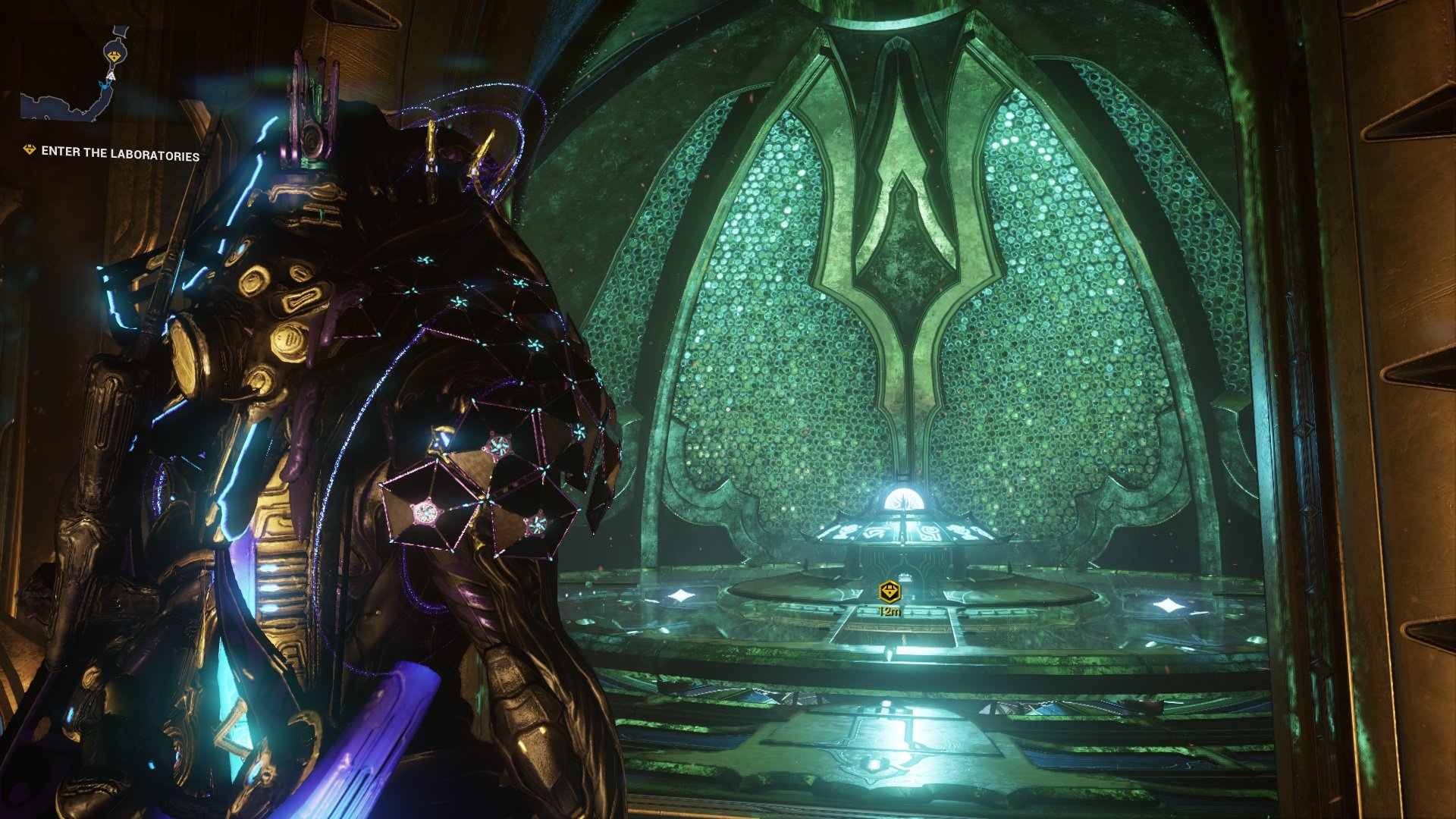Select the blue cone indicator on the minimap
The width and height of the screenshot is (1456, 819).
tap(105, 85)
